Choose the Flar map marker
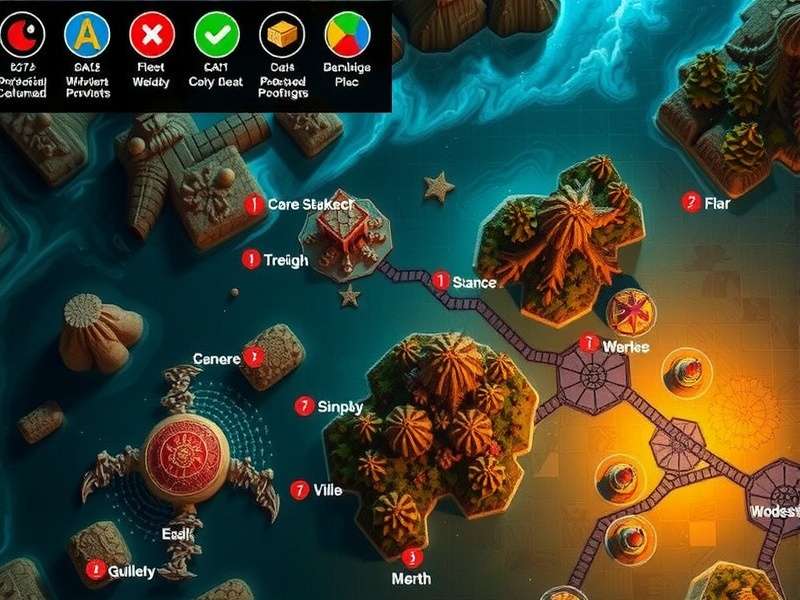This screenshot has width=800, height=600. 690,202
